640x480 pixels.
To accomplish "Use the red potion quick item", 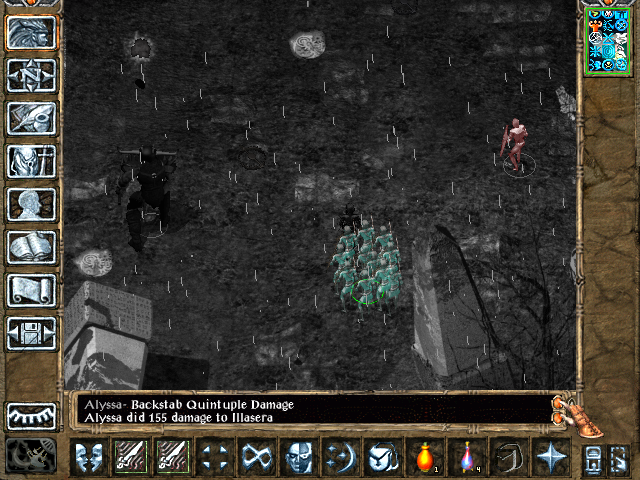I will tap(425, 458).
